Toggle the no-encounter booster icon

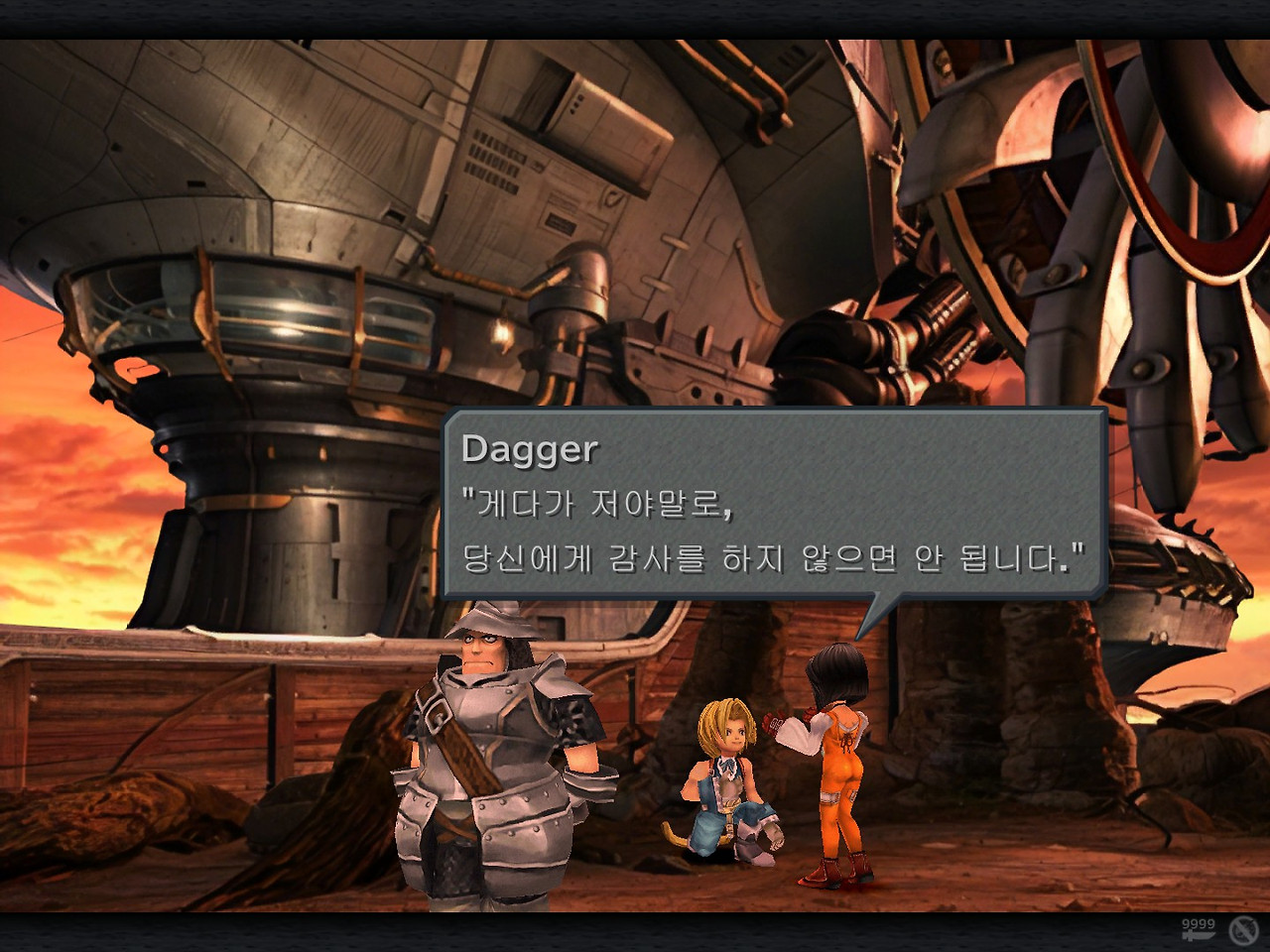(1243, 930)
